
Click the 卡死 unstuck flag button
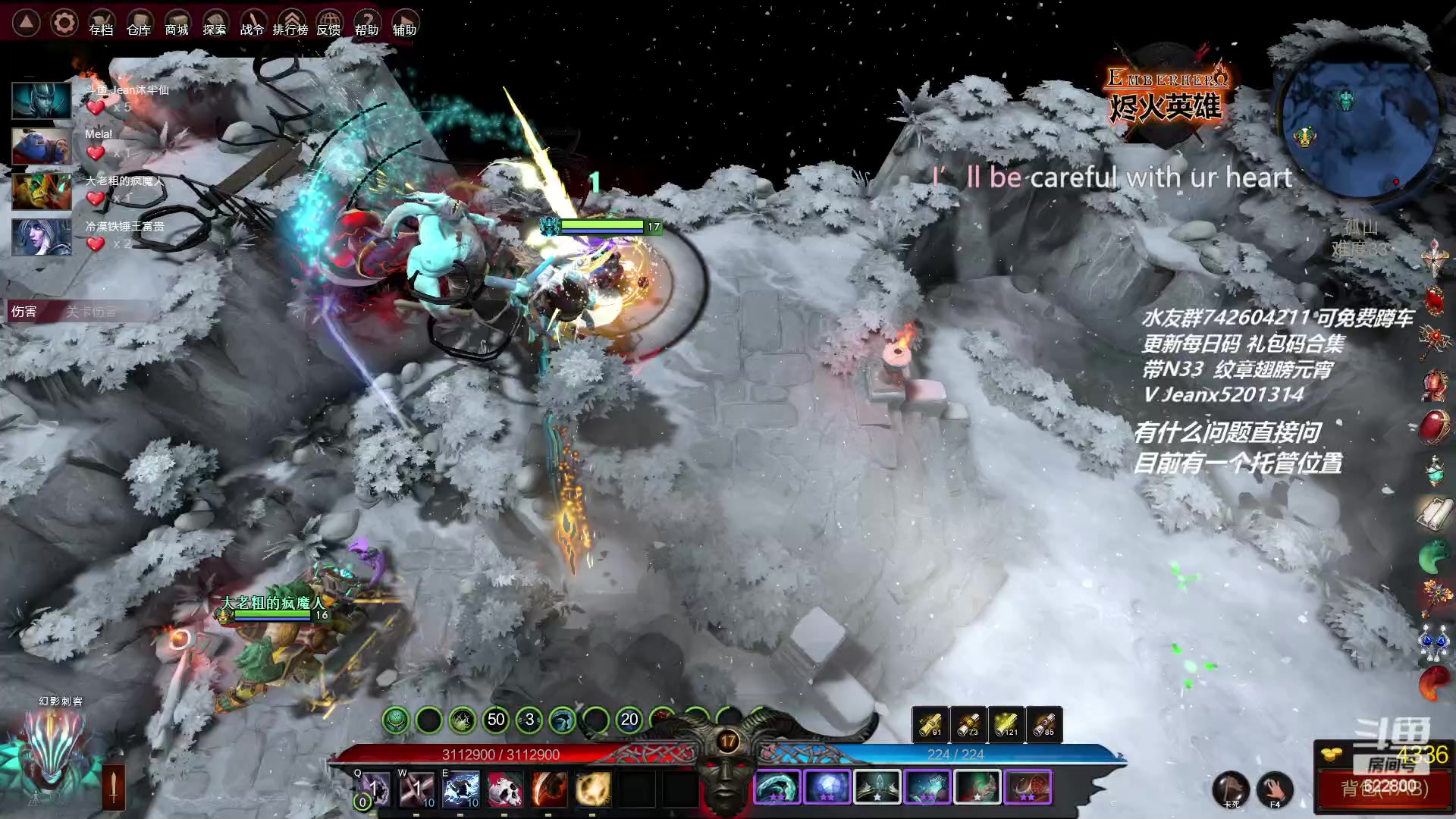pyautogui.click(x=1230, y=789)
